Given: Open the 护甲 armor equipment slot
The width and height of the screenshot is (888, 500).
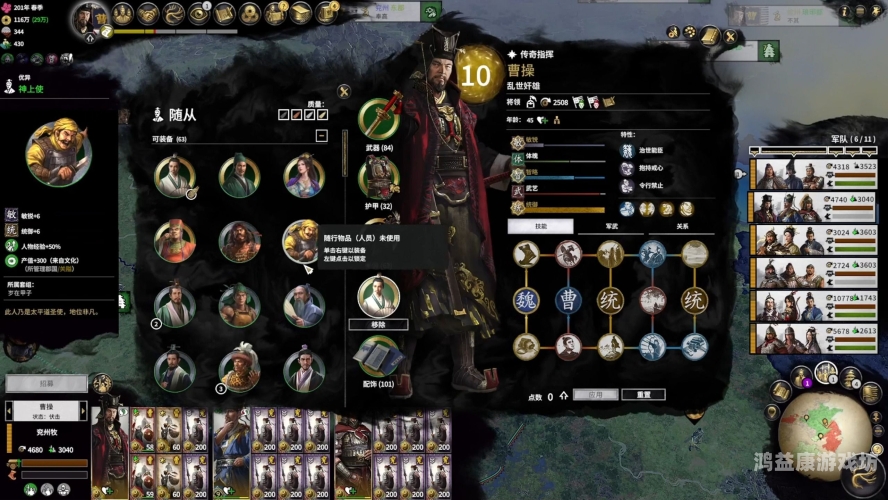Looking at the screenshot, I should pyautogui.click(x=378, y=178).
